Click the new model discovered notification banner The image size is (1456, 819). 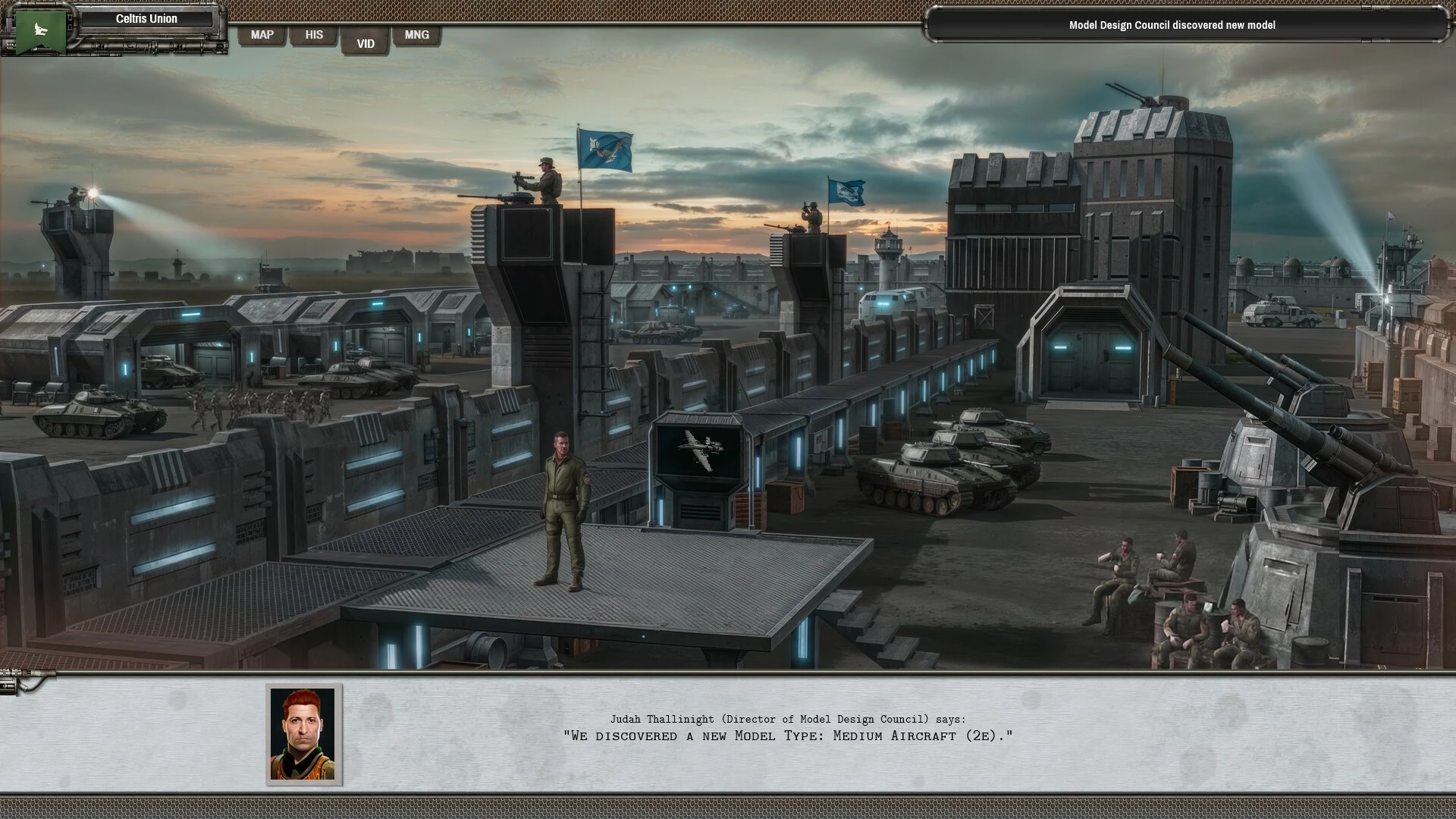pyautogui.click(x=1172, y=25)
